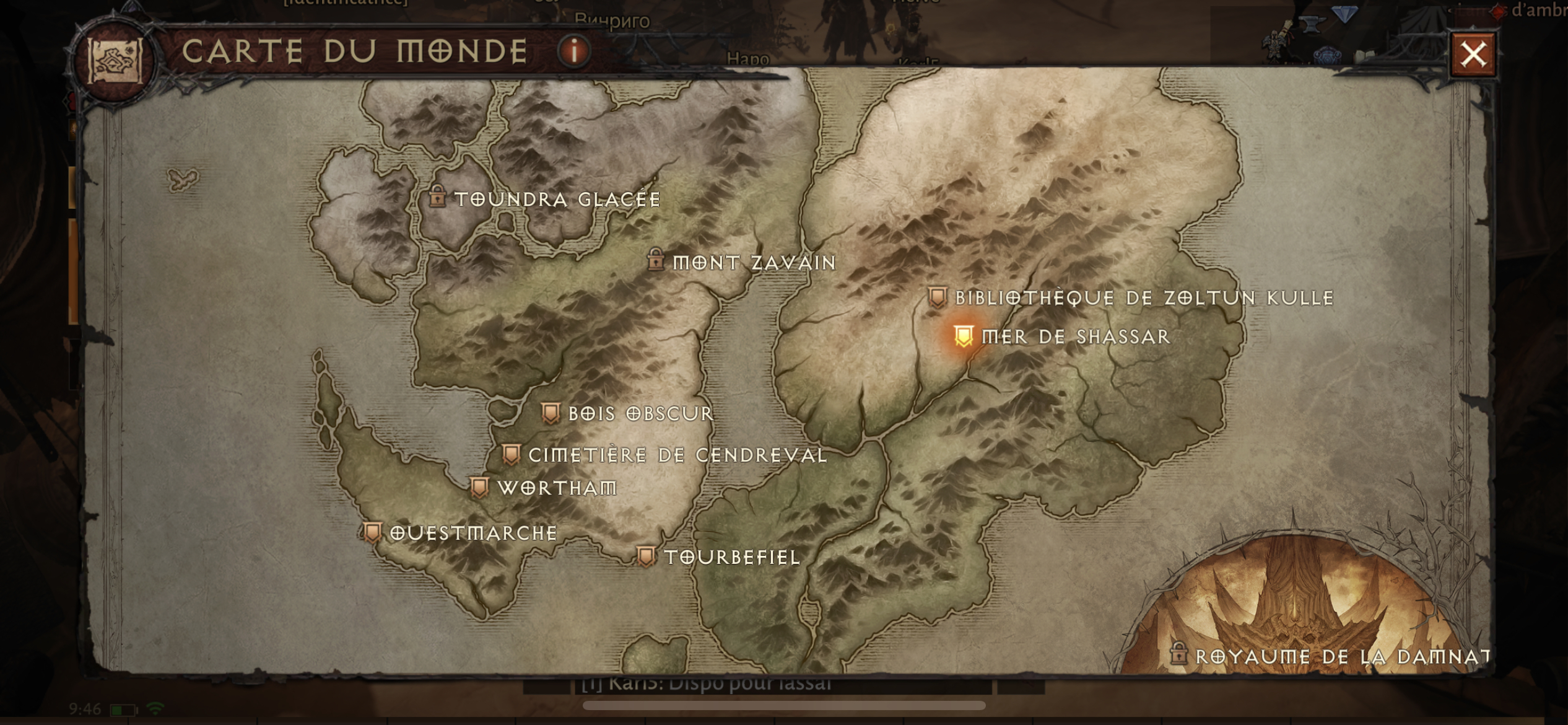Select Wortham on the map
1568x725 pixels.
(x=479, y=488)
